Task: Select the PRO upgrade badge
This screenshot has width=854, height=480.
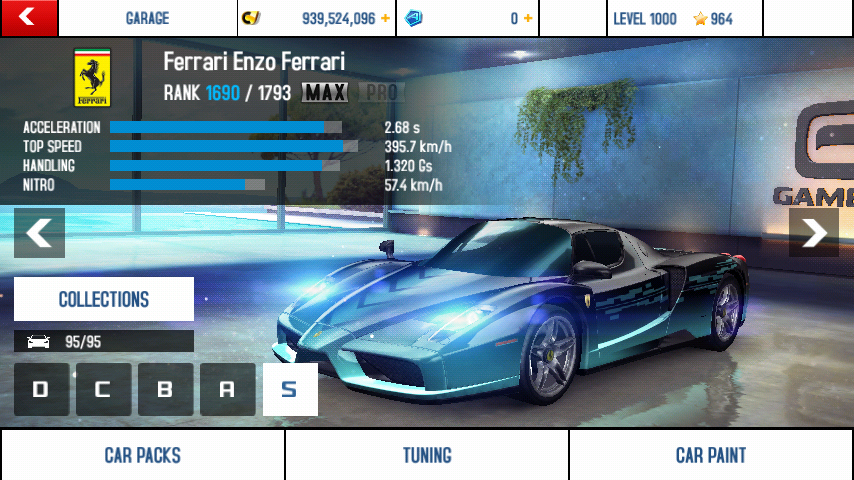Action: [379, 93]
